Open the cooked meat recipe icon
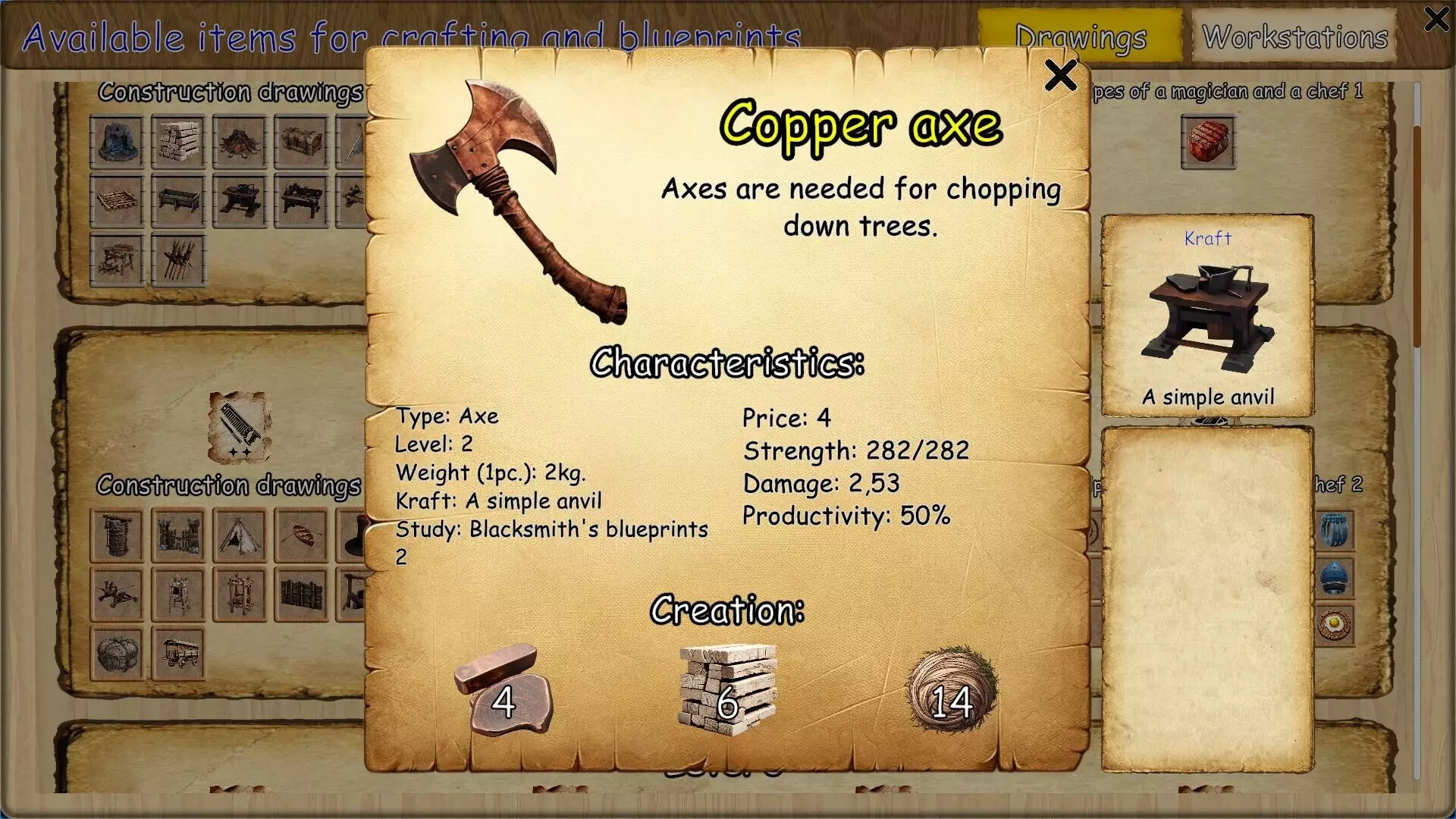1456x819 pixels. point(1207,143)
